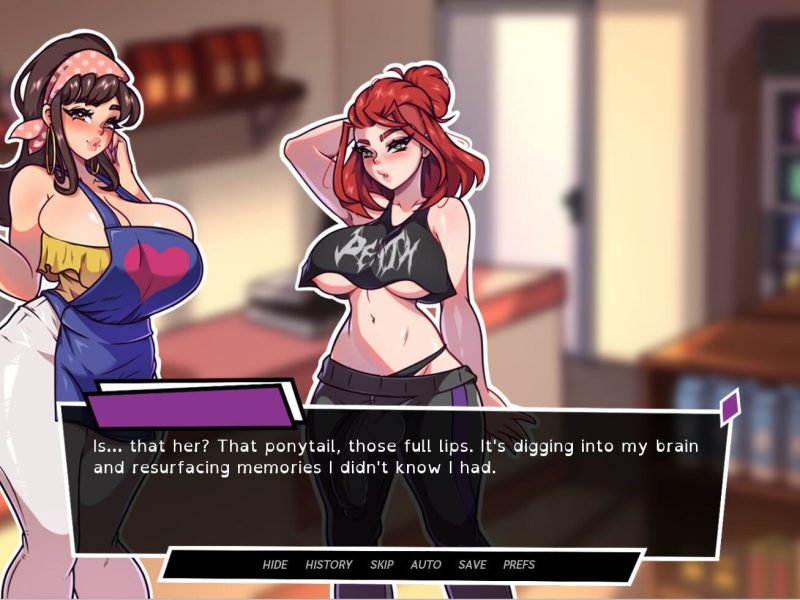Open the Prefs menu
Screen dimensions: 800x600
click(x=519, y=565)
